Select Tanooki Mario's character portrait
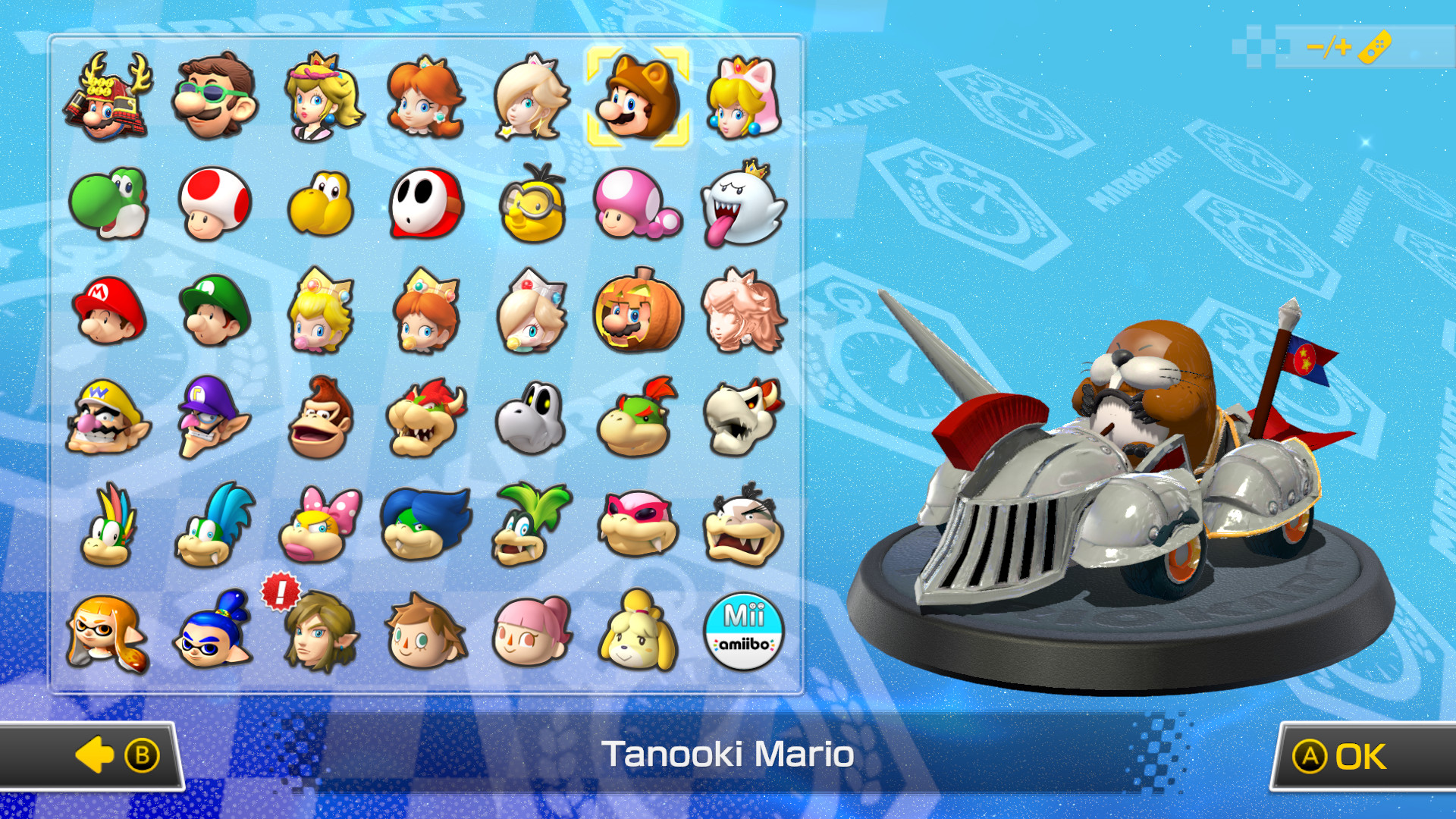1456x819 pixels. point(639,99)
